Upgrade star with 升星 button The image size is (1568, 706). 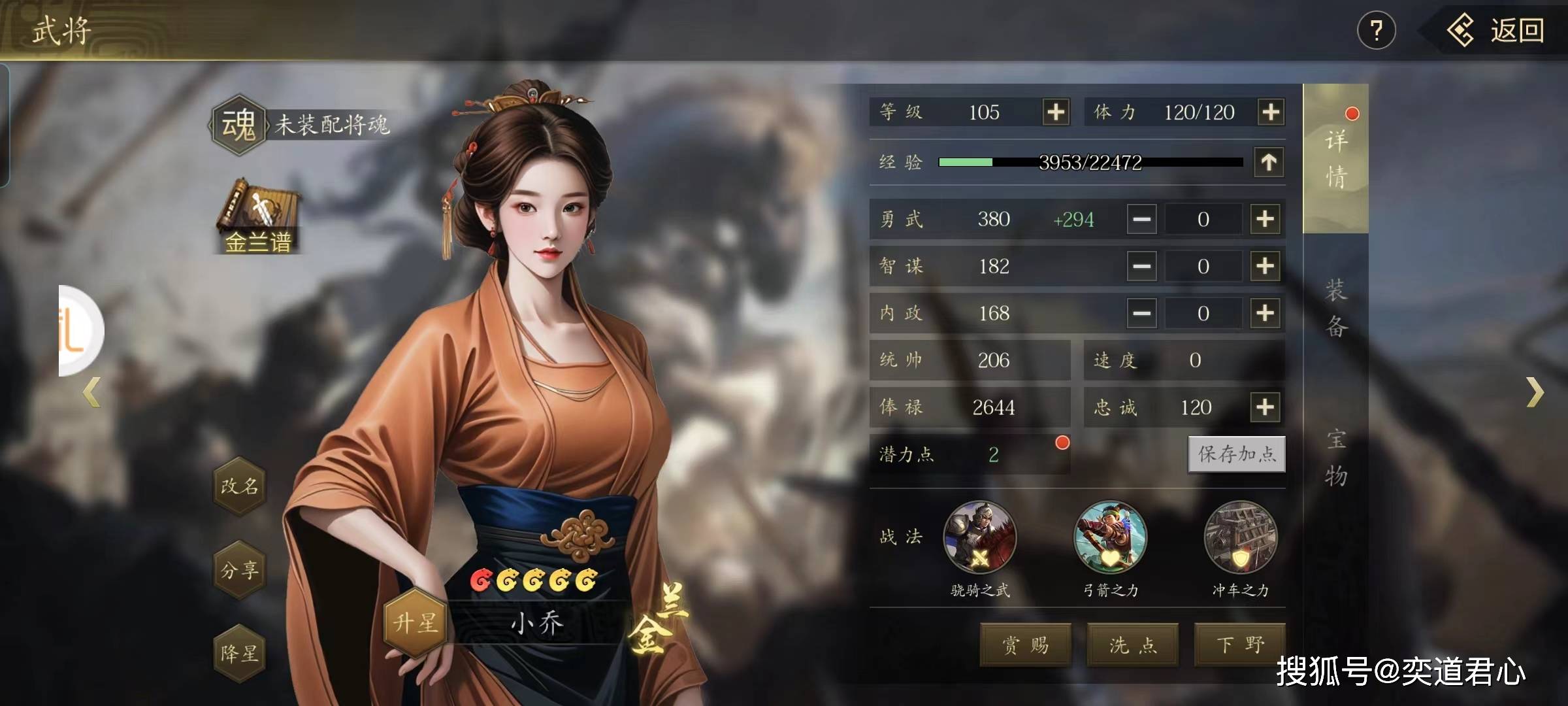click(x=415, y=622)
